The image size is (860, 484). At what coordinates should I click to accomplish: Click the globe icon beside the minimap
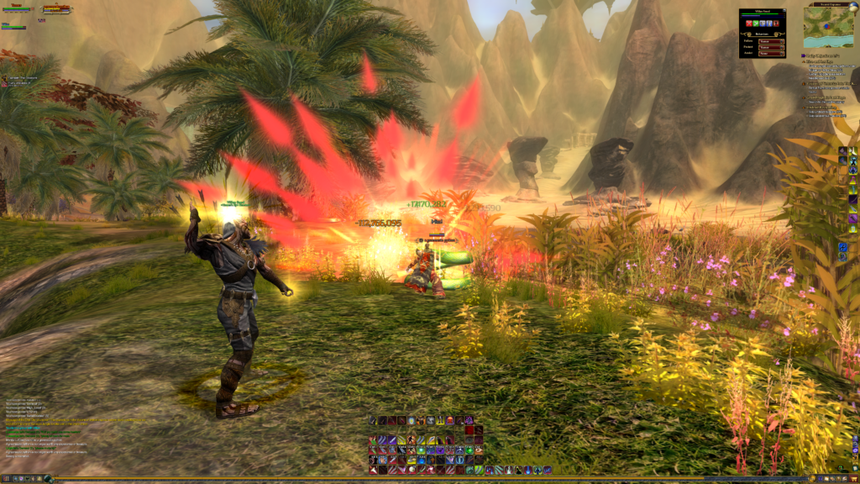click(853, 7)
